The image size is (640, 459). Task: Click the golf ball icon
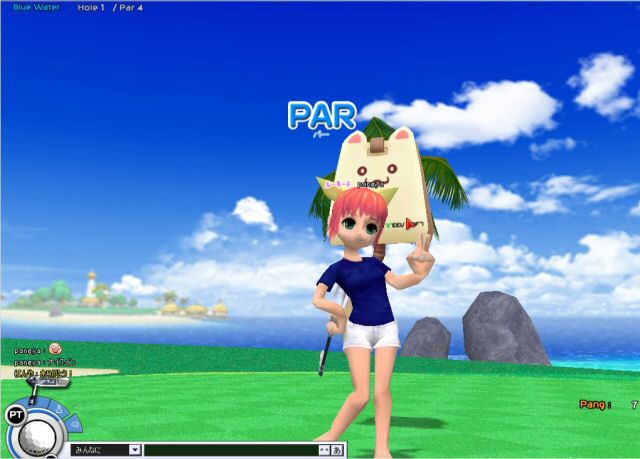36,437
